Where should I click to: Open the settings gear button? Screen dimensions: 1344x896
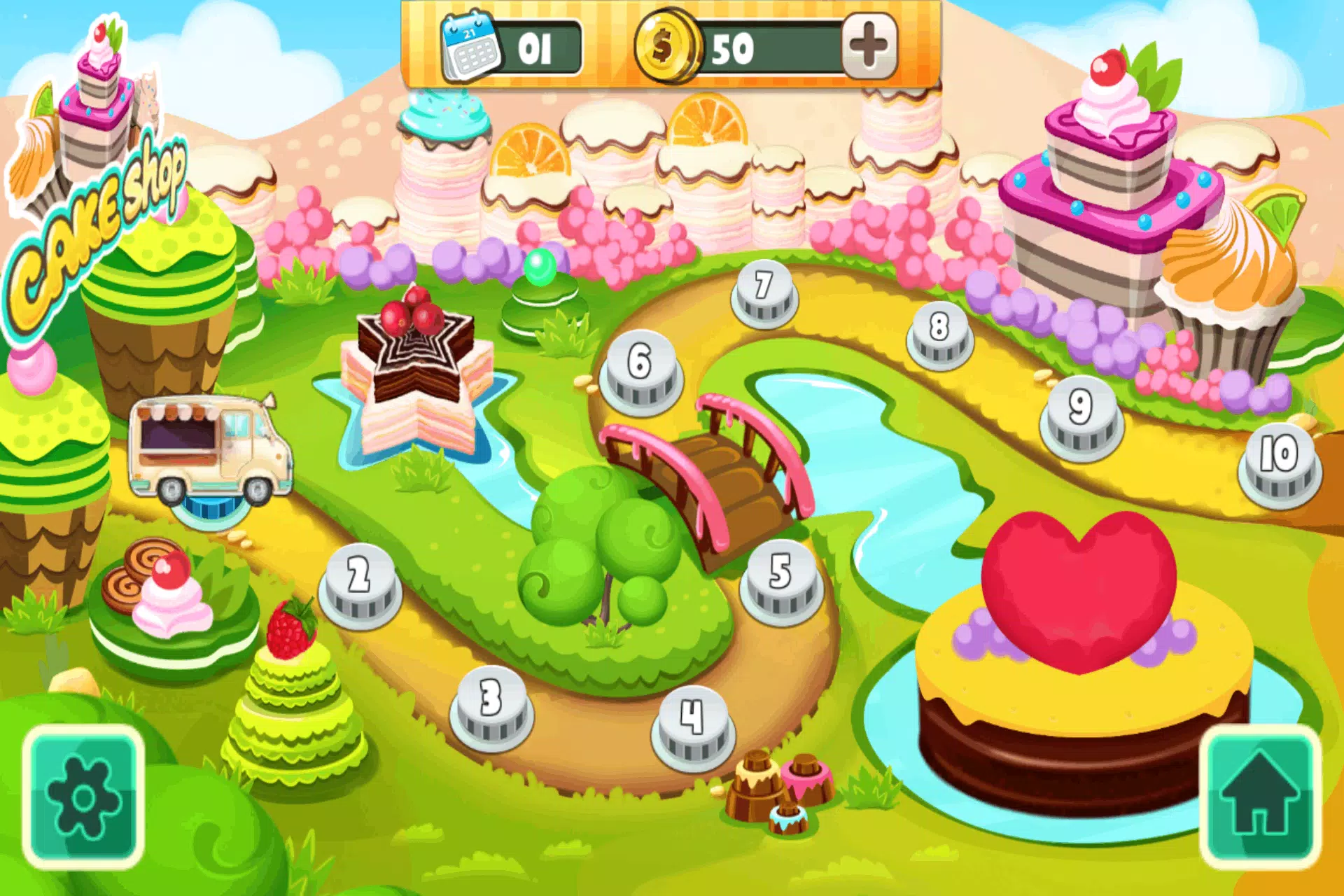(x=83, y=797)
